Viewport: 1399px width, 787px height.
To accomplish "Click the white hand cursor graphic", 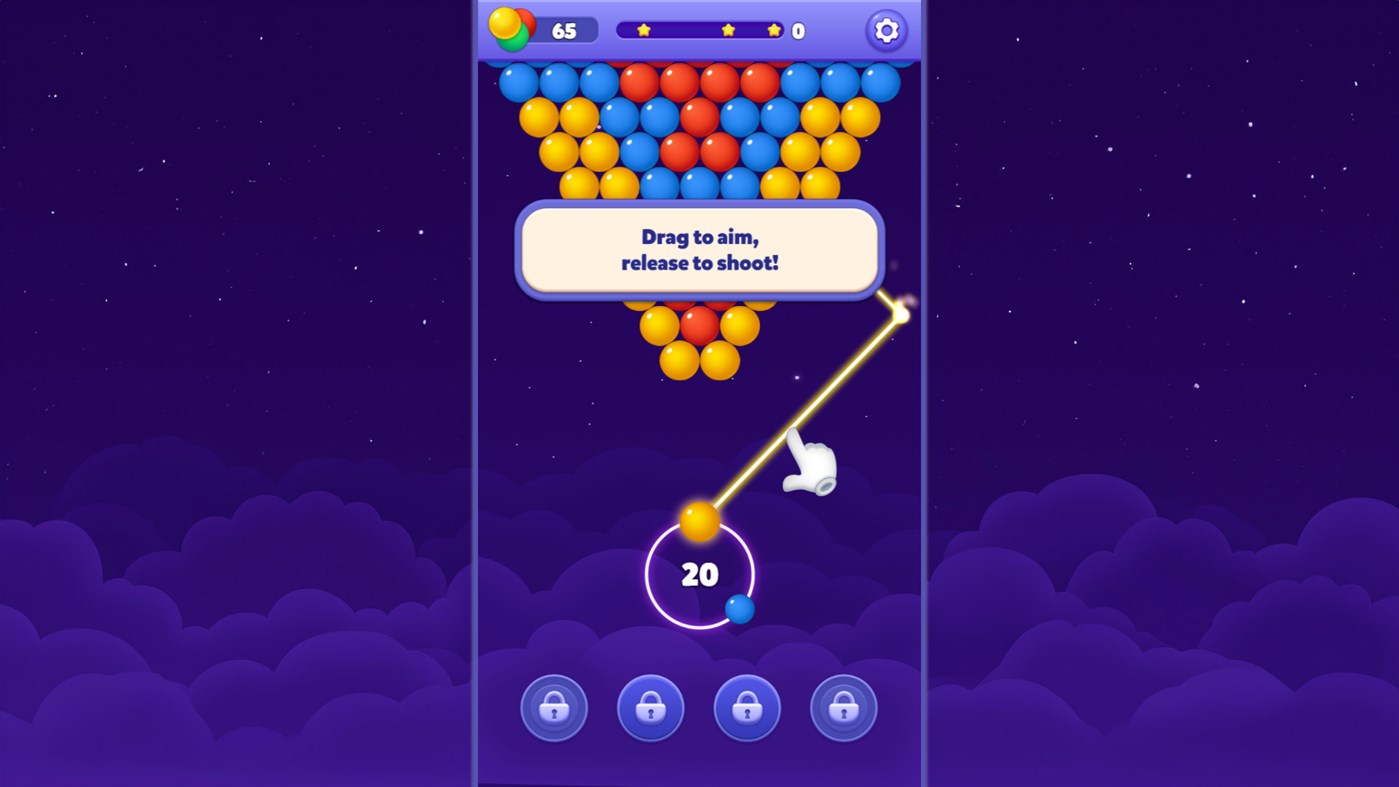I will [809, 463].
